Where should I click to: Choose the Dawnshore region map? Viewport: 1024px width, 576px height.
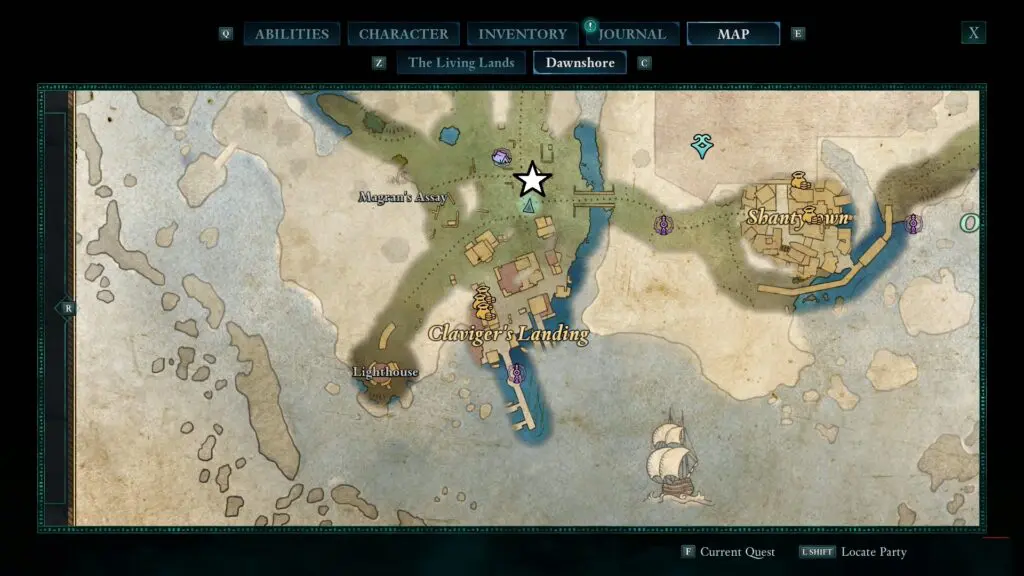580,63
